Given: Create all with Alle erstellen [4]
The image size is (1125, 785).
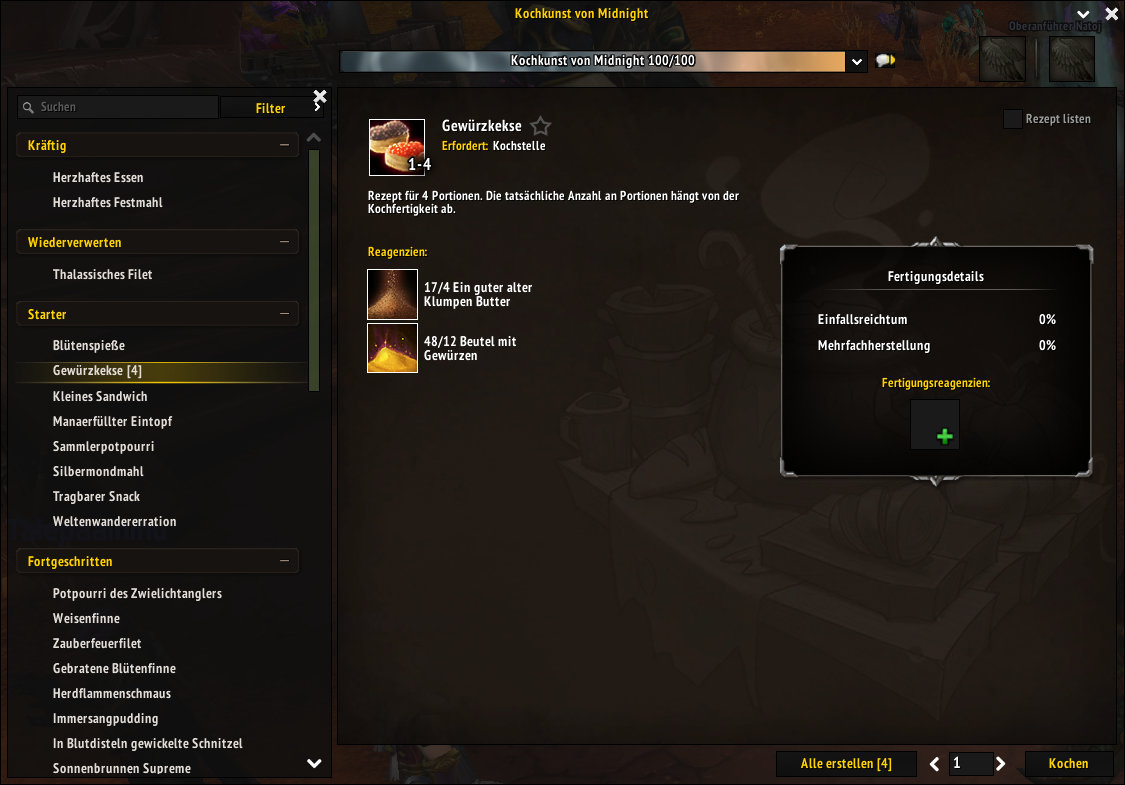Looking at the screenshot, I should coord(846,764).
